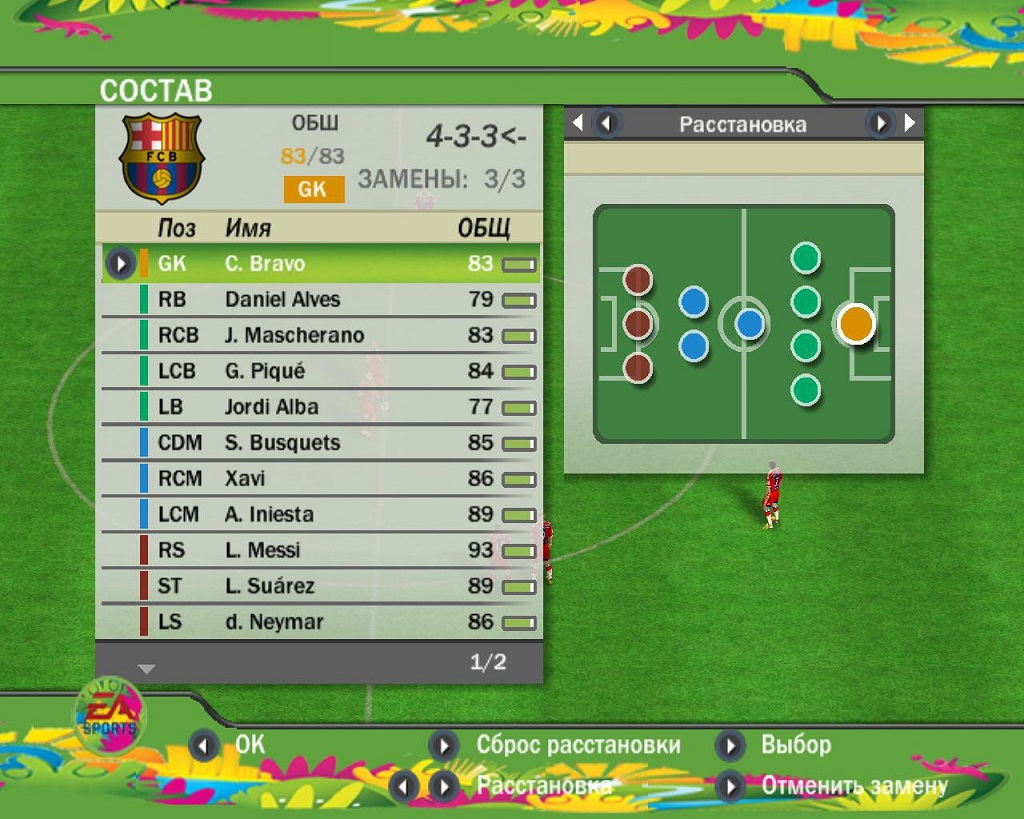
Task: Choose striker L. Suárez row
Action: [320, 586]
